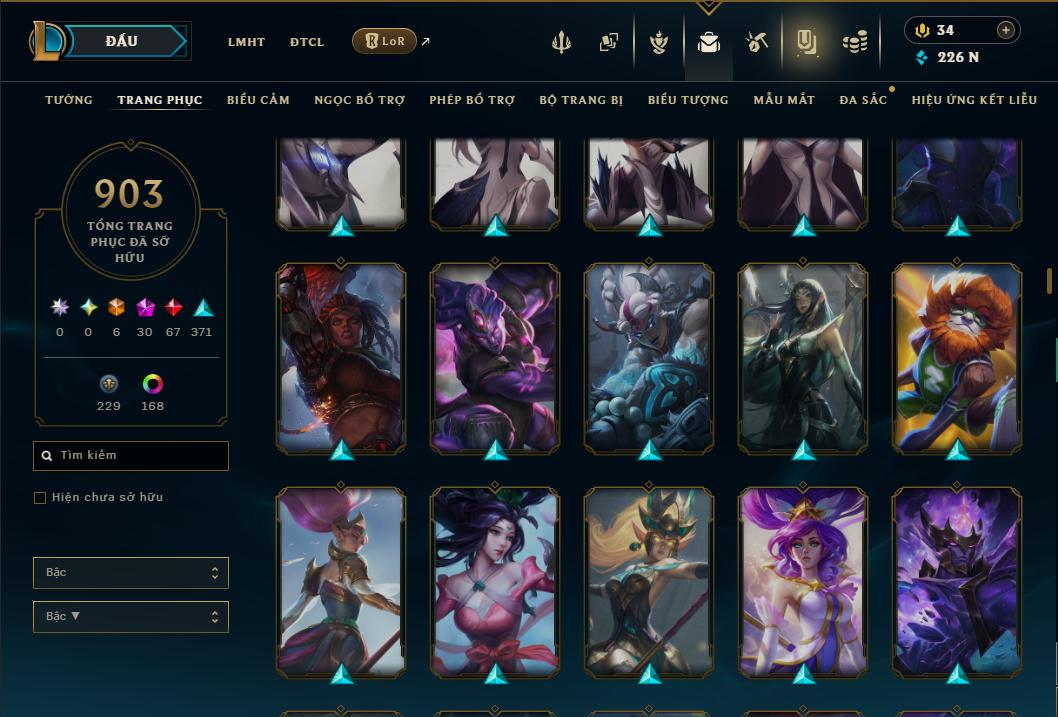Open the hammer crafting loot icon
Viewport: 1058px width, 717px height.
pyautogui.click(x=756, y=42)
